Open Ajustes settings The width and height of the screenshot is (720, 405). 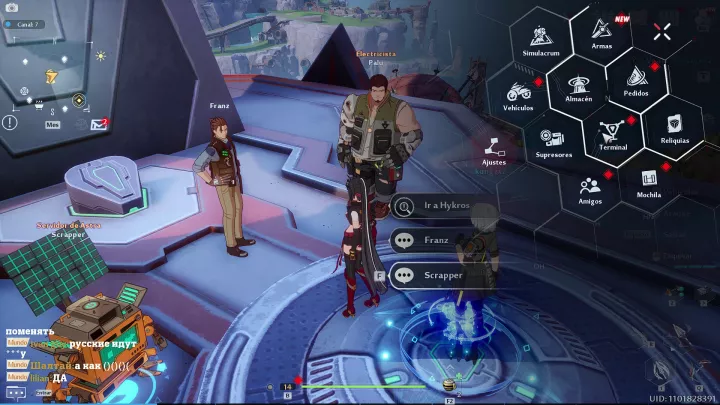tap(494, 150)
